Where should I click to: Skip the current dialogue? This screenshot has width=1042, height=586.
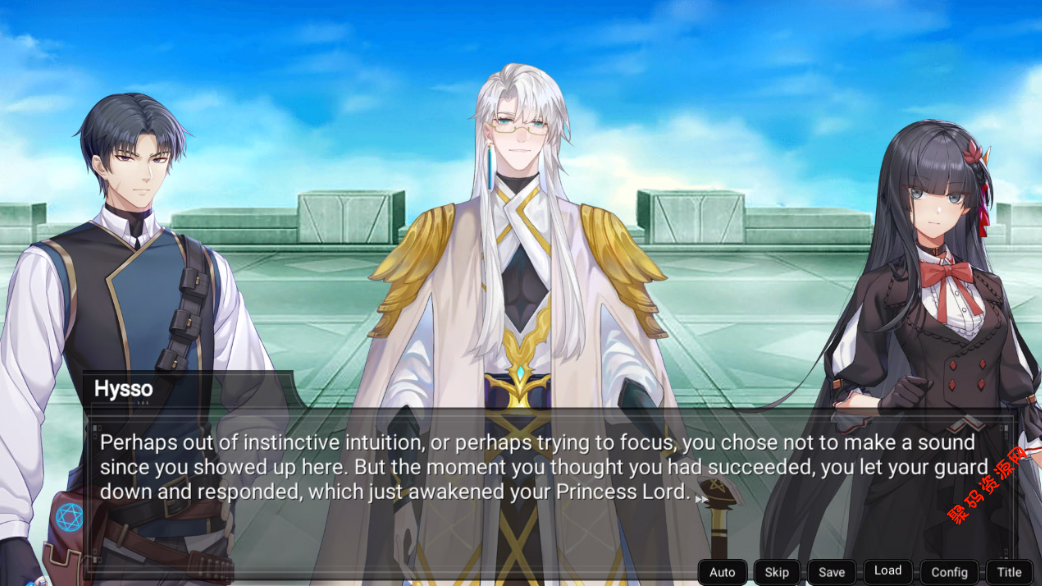(777, 572)
